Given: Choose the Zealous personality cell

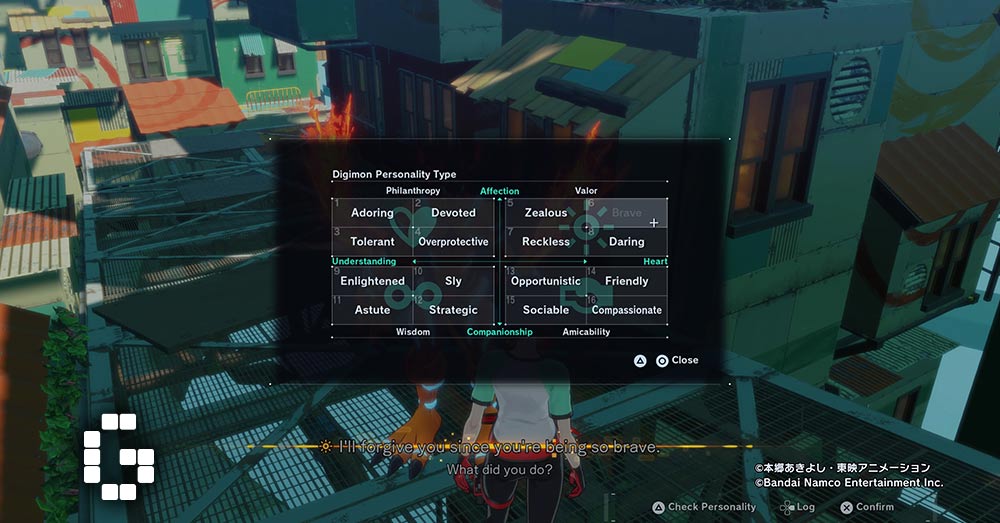Looking at the screenshot, I should point(546,213).
